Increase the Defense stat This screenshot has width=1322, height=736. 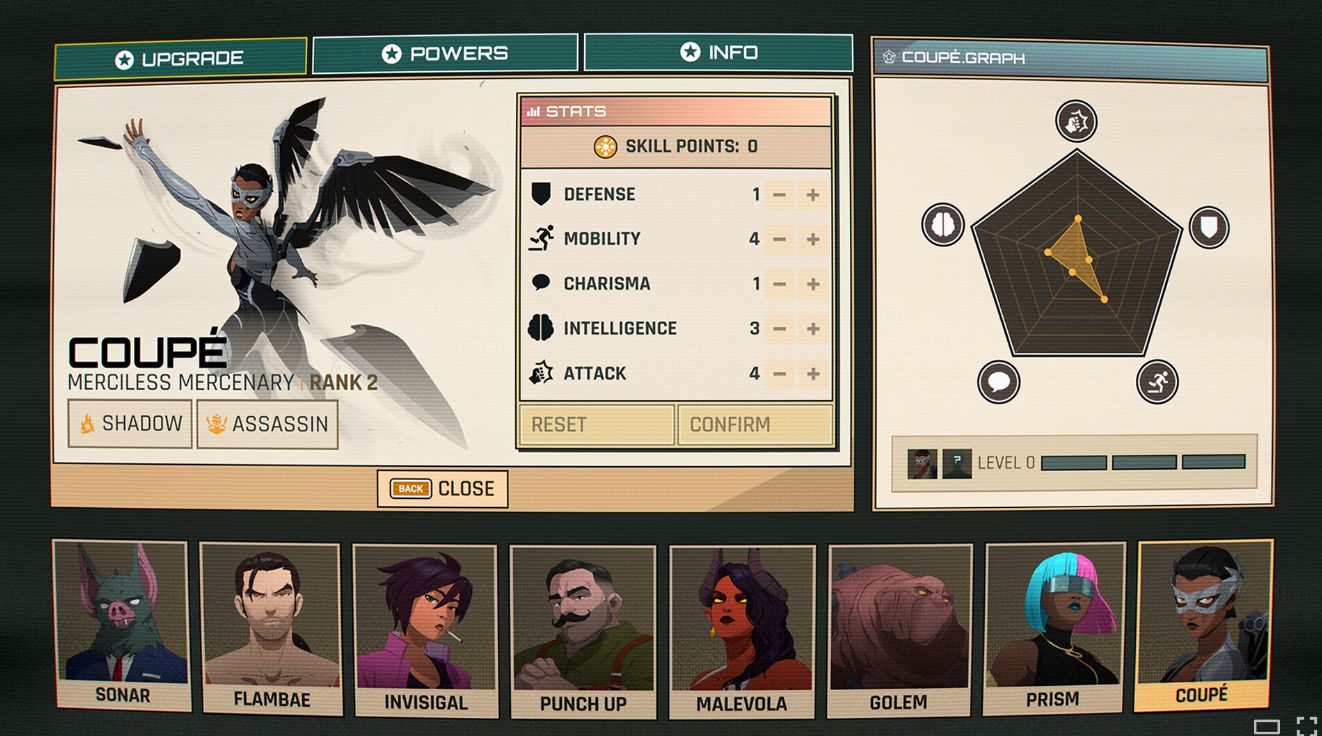[813, 195]
